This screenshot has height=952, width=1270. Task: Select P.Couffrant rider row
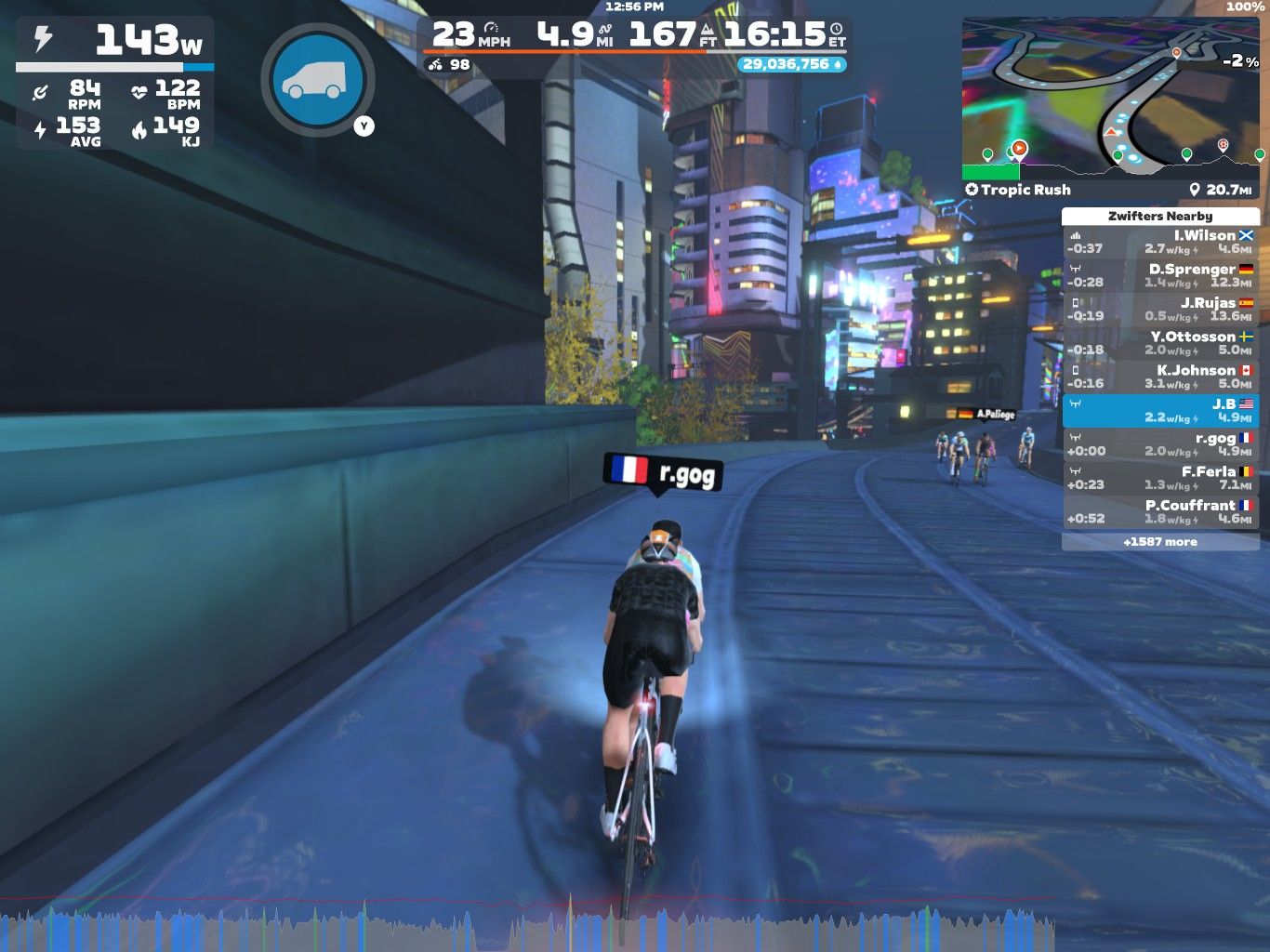pyautogui.click(x=1160, y=511)
